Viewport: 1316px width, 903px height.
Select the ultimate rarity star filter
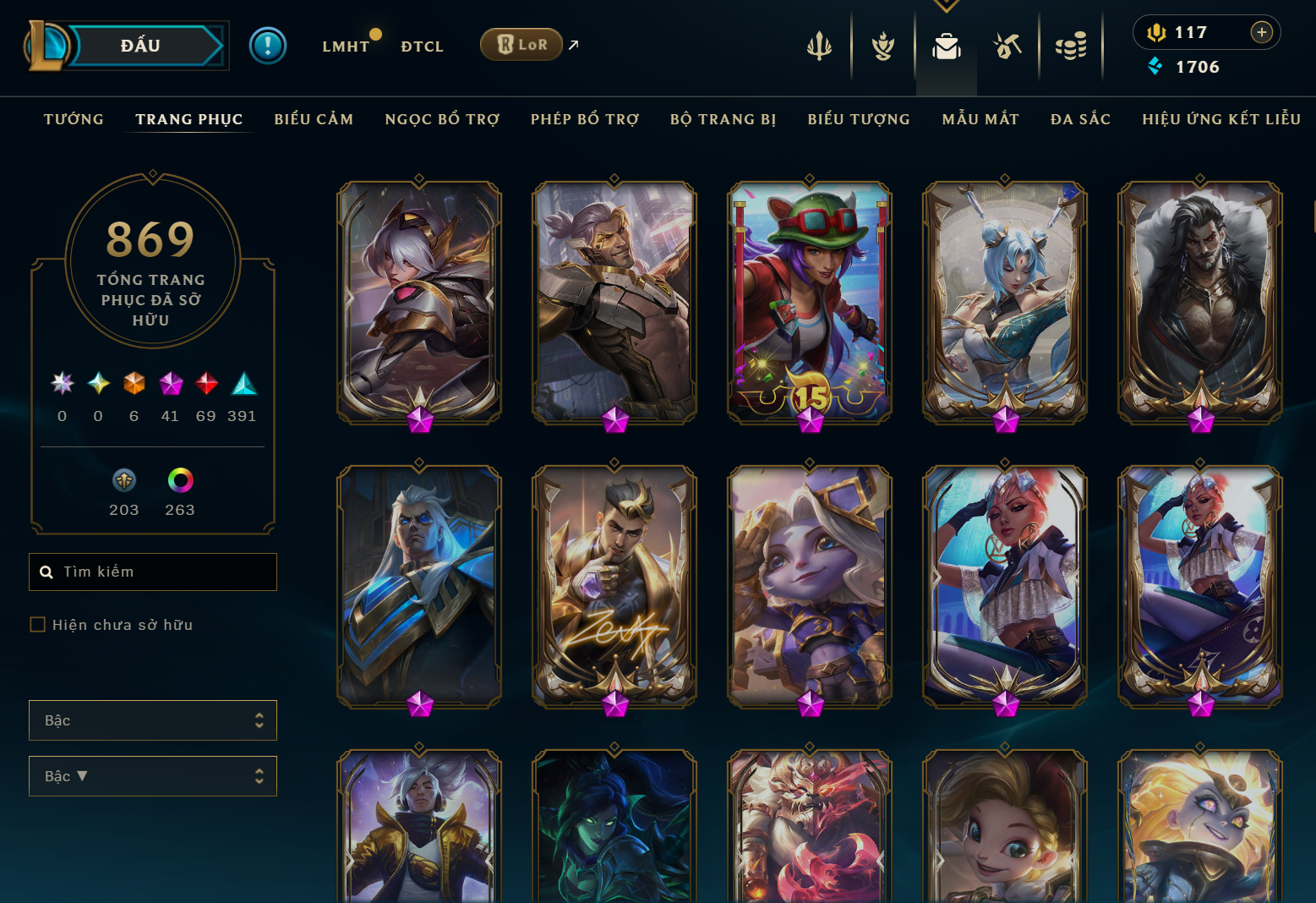point(61,383)
